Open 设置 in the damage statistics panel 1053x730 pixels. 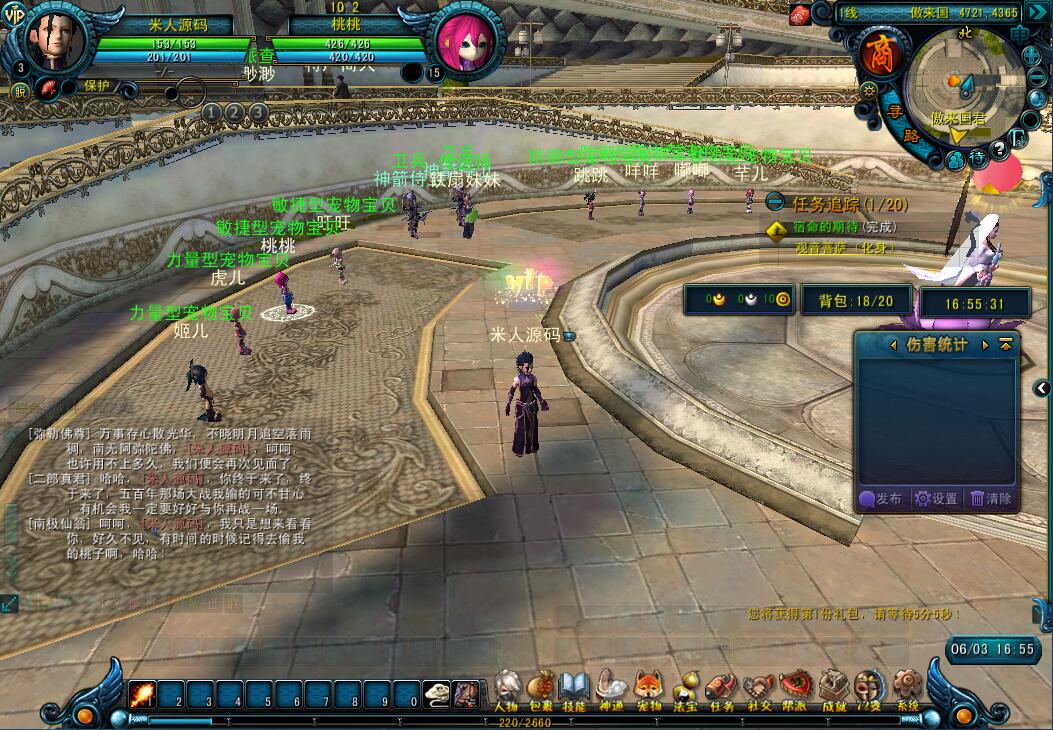coord(937,498)
